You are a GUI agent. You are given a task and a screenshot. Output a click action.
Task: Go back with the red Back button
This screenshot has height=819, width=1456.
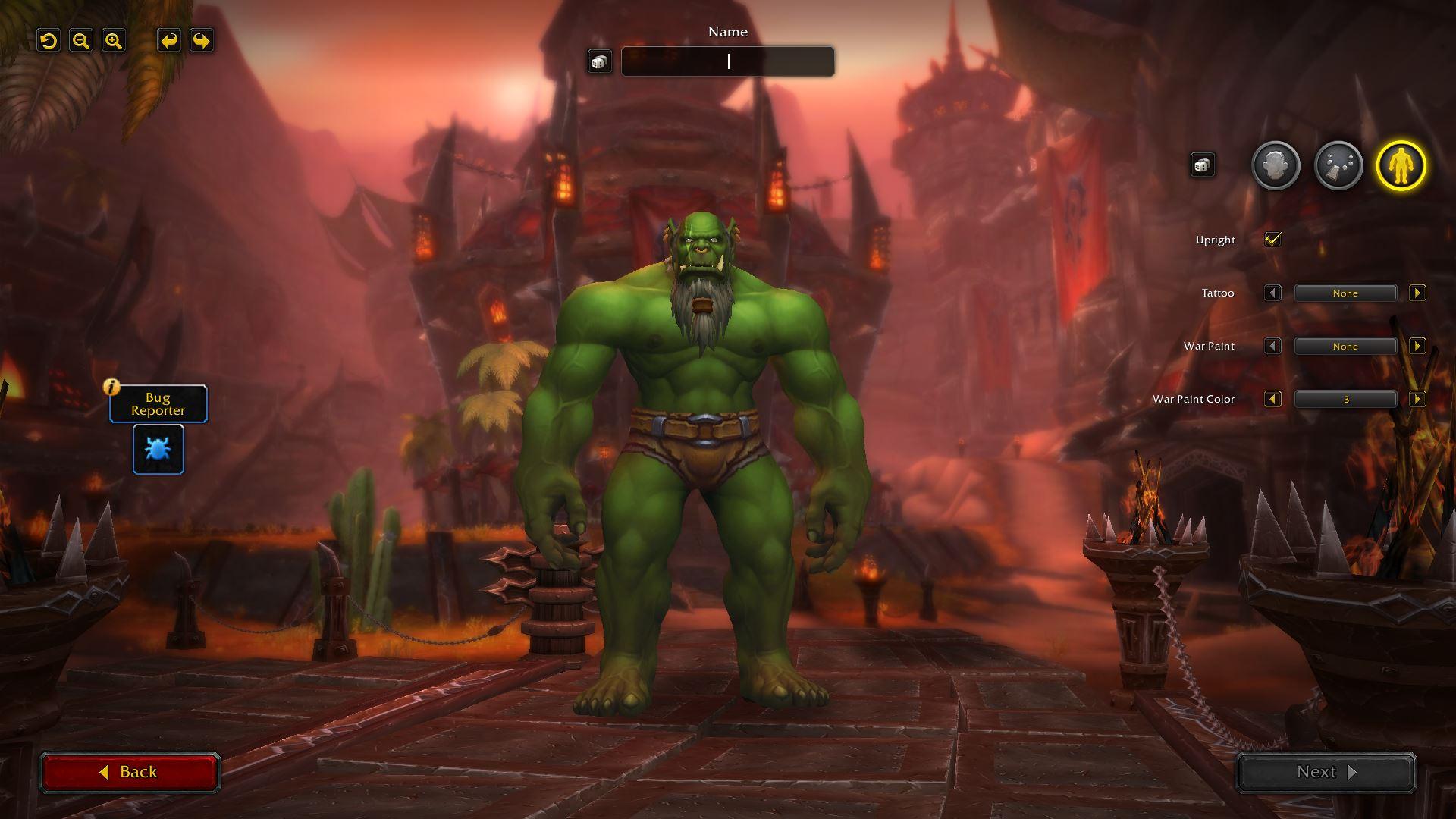coord(130,772)
